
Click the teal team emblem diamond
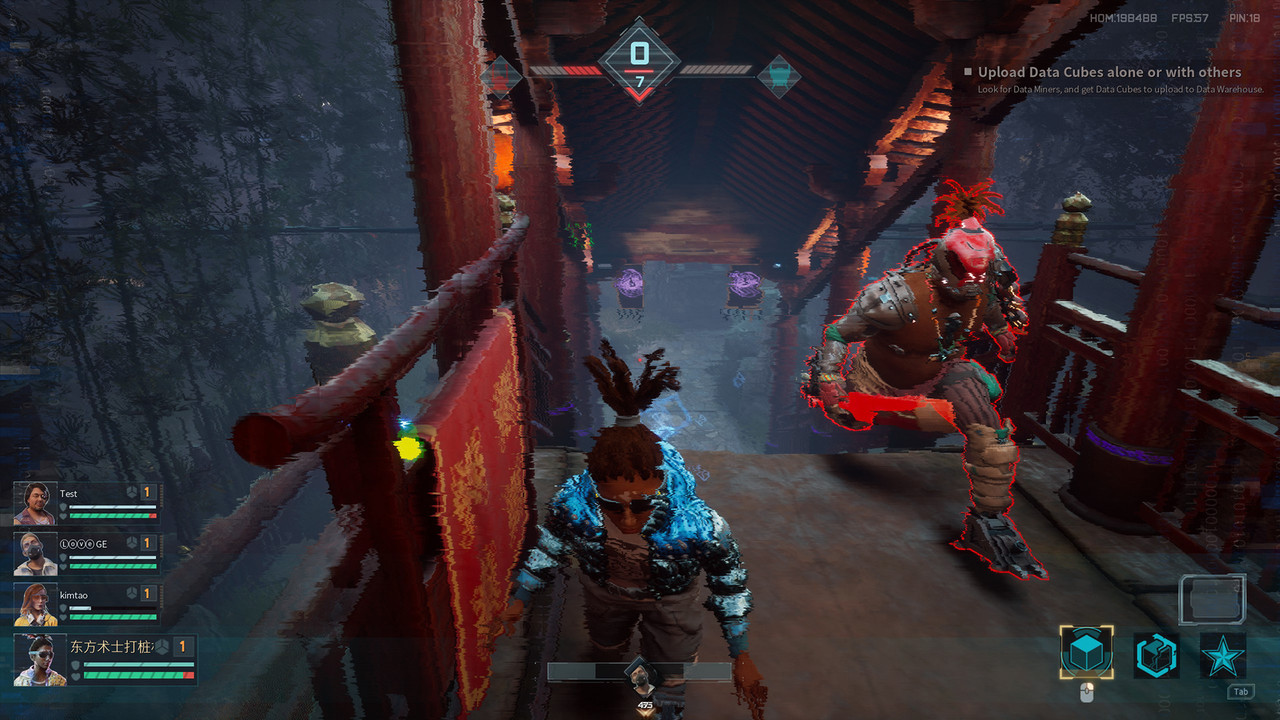[779, 76]
